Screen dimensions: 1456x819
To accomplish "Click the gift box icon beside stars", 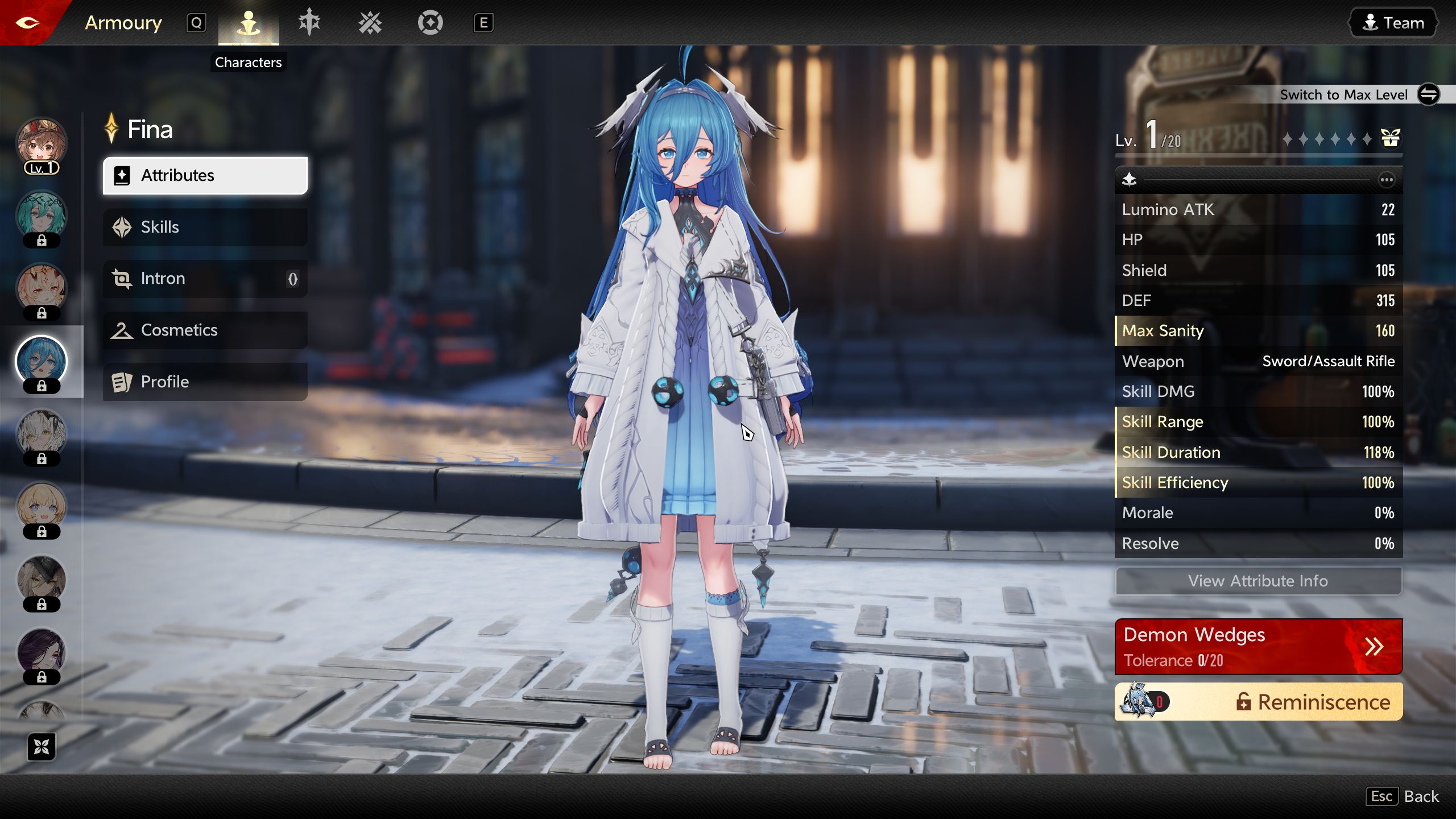I will click(1390, 138).
